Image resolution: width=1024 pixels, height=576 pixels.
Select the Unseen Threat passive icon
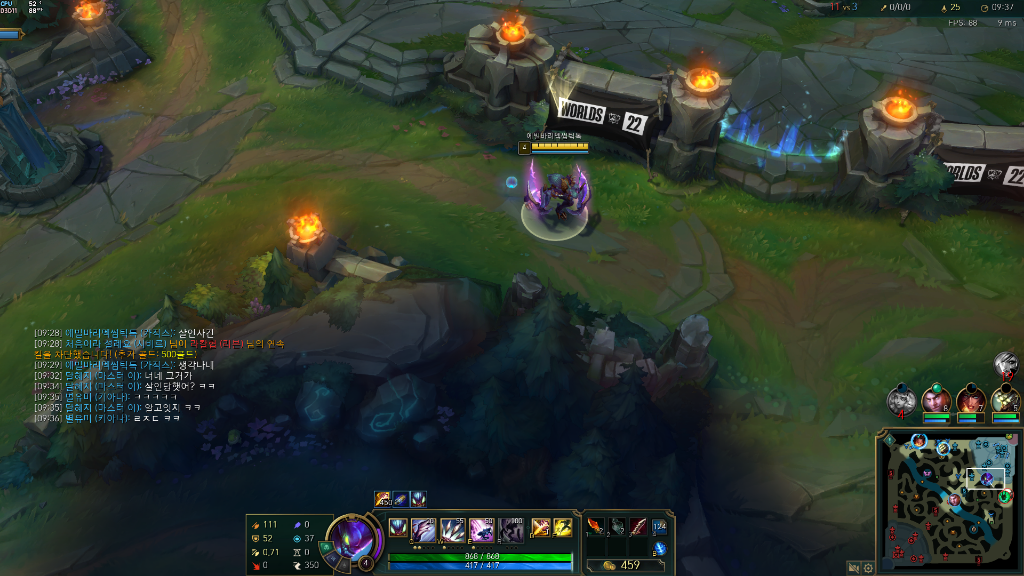tap(398, 527)
